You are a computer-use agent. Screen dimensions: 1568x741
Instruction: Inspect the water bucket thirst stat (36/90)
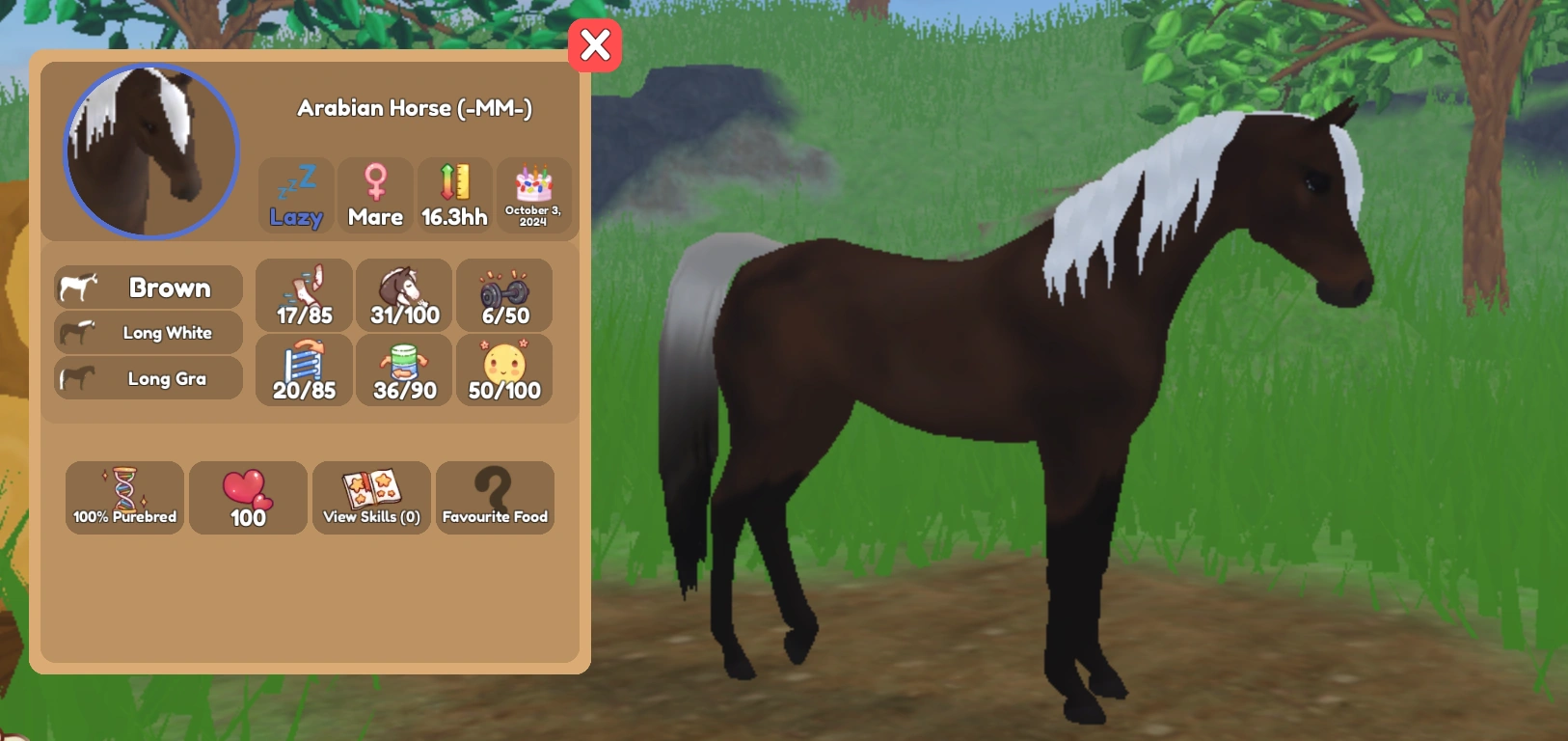point(403,370)
